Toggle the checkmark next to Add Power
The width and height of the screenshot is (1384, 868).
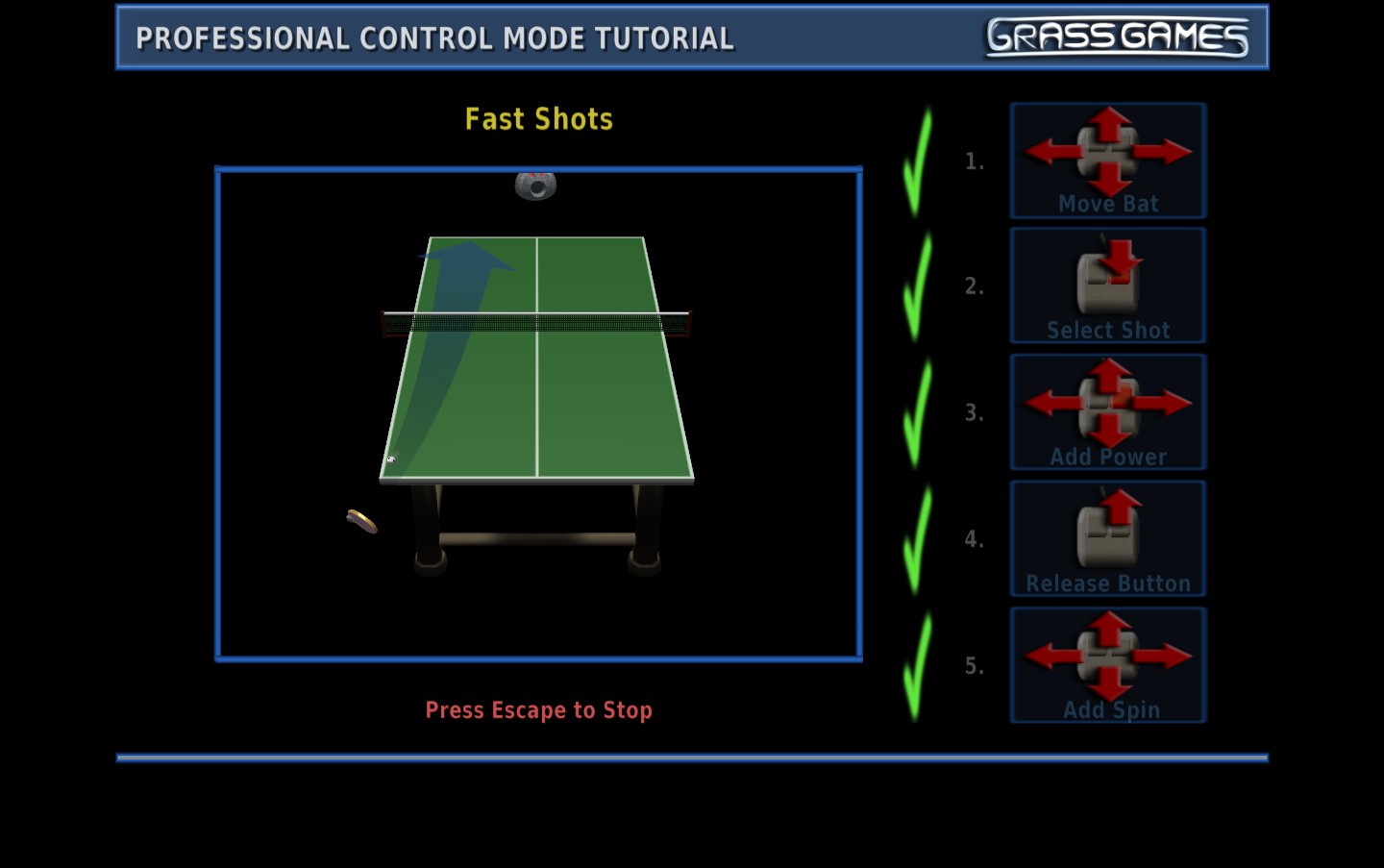[x=916, y=411]
